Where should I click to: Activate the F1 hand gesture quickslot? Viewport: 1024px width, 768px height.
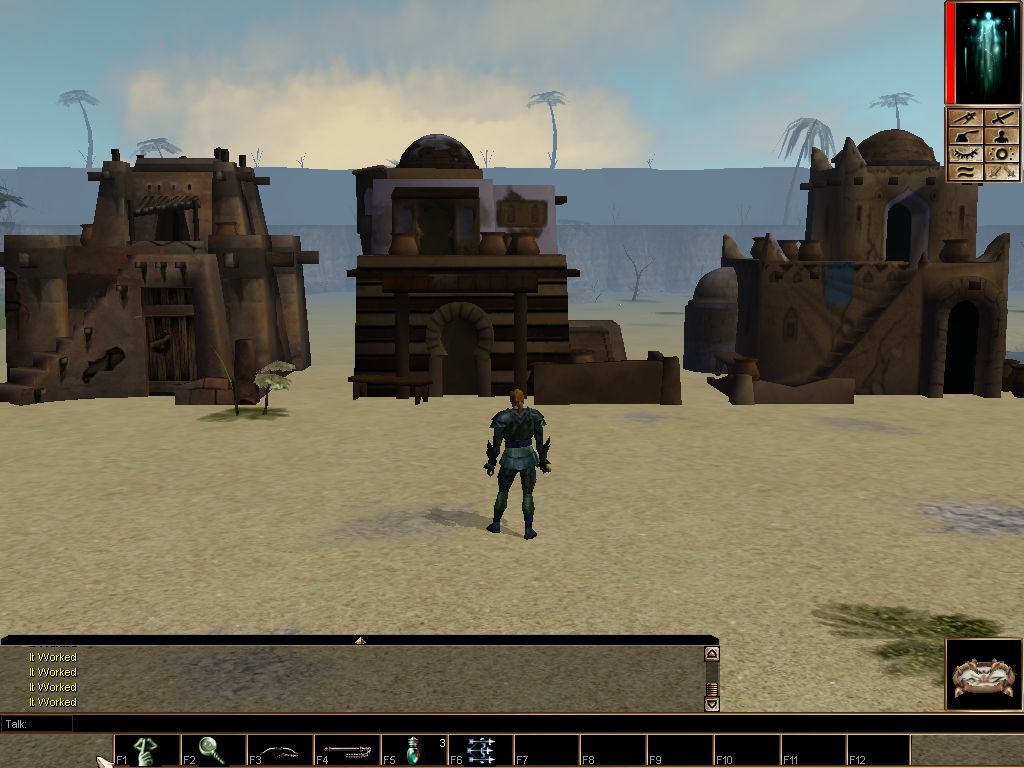coord(147,750)
